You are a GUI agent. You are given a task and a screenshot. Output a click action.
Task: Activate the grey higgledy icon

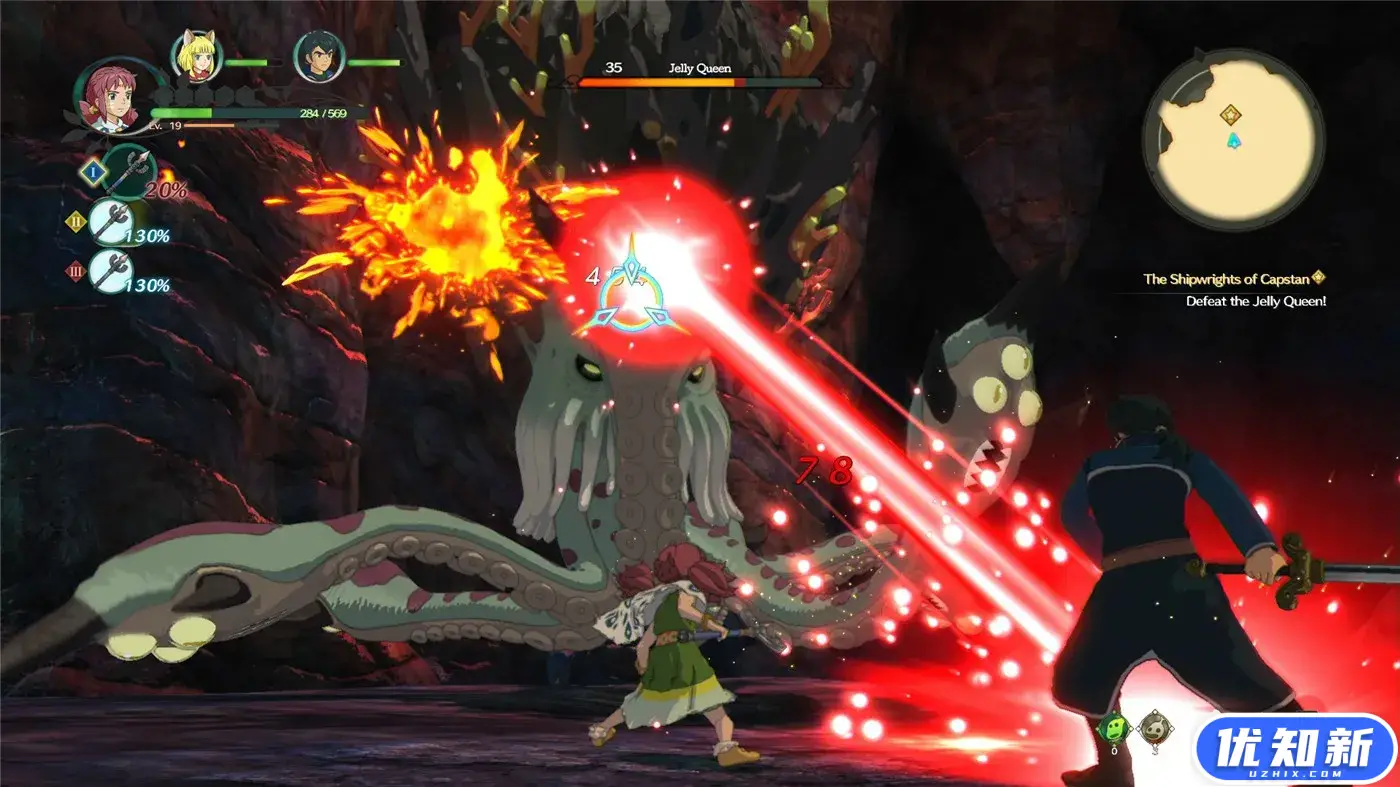1153,727
